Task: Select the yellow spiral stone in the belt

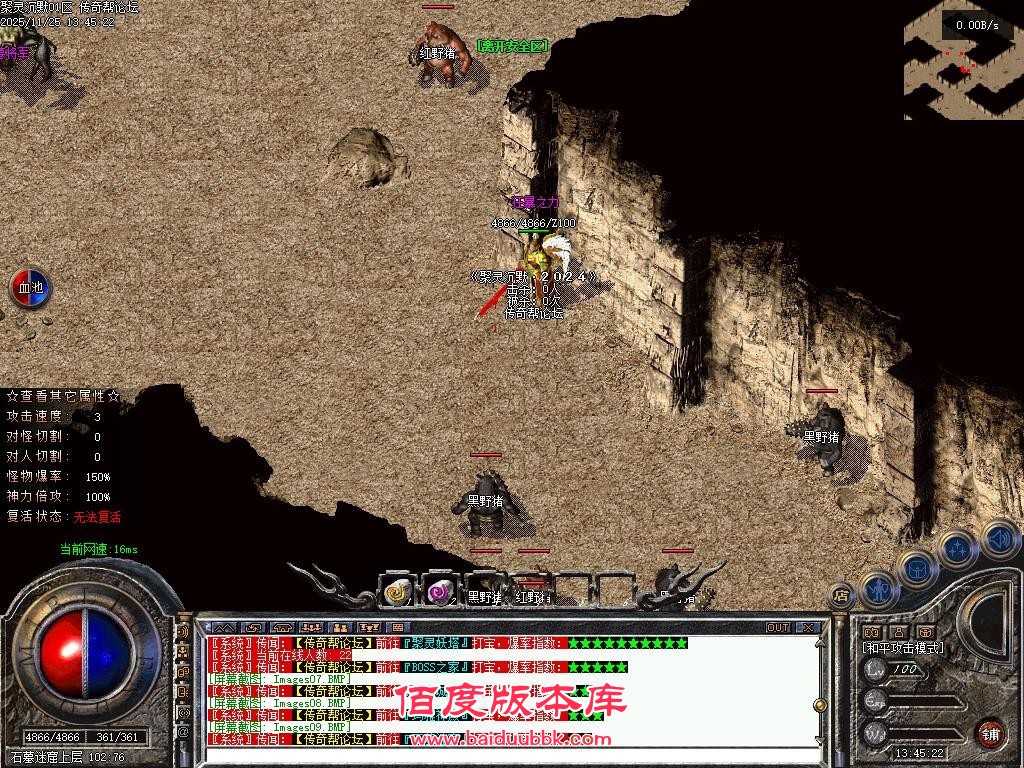Action: (x=397, y=592)
